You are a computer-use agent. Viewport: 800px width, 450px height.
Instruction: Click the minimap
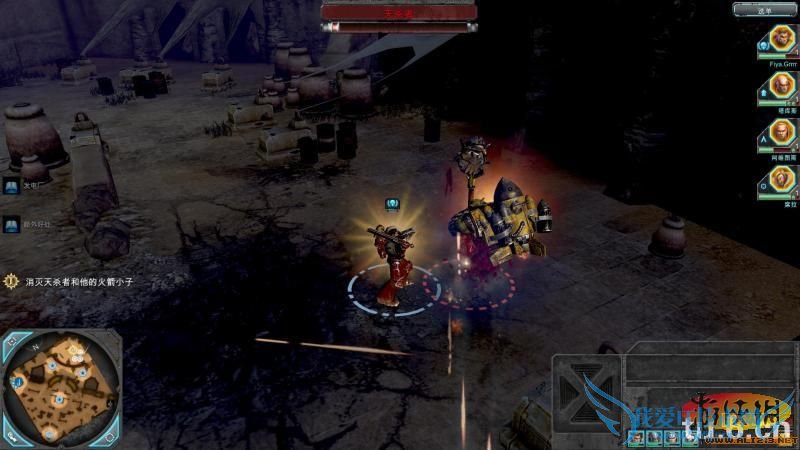(60, 385)
